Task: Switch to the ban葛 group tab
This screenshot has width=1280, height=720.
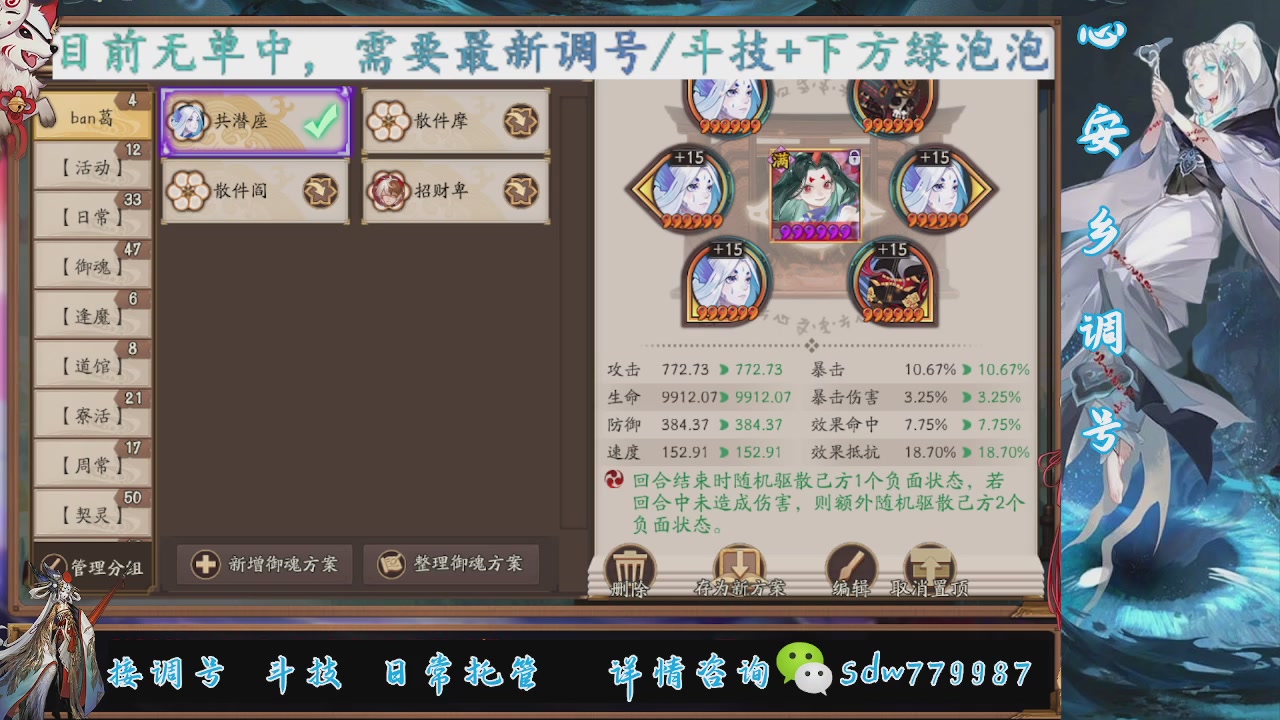Action: [x=92, y=116]
